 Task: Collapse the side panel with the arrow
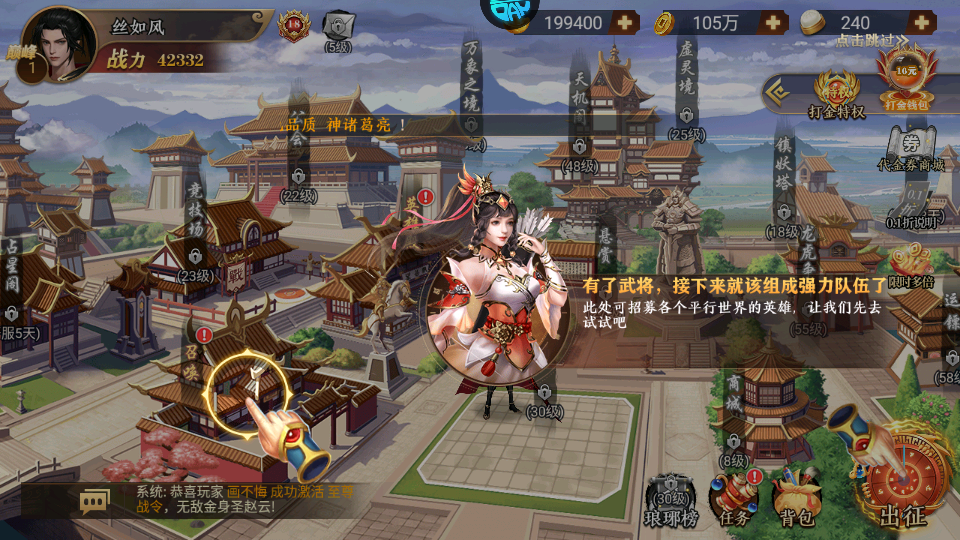click(x=775, y=95)
